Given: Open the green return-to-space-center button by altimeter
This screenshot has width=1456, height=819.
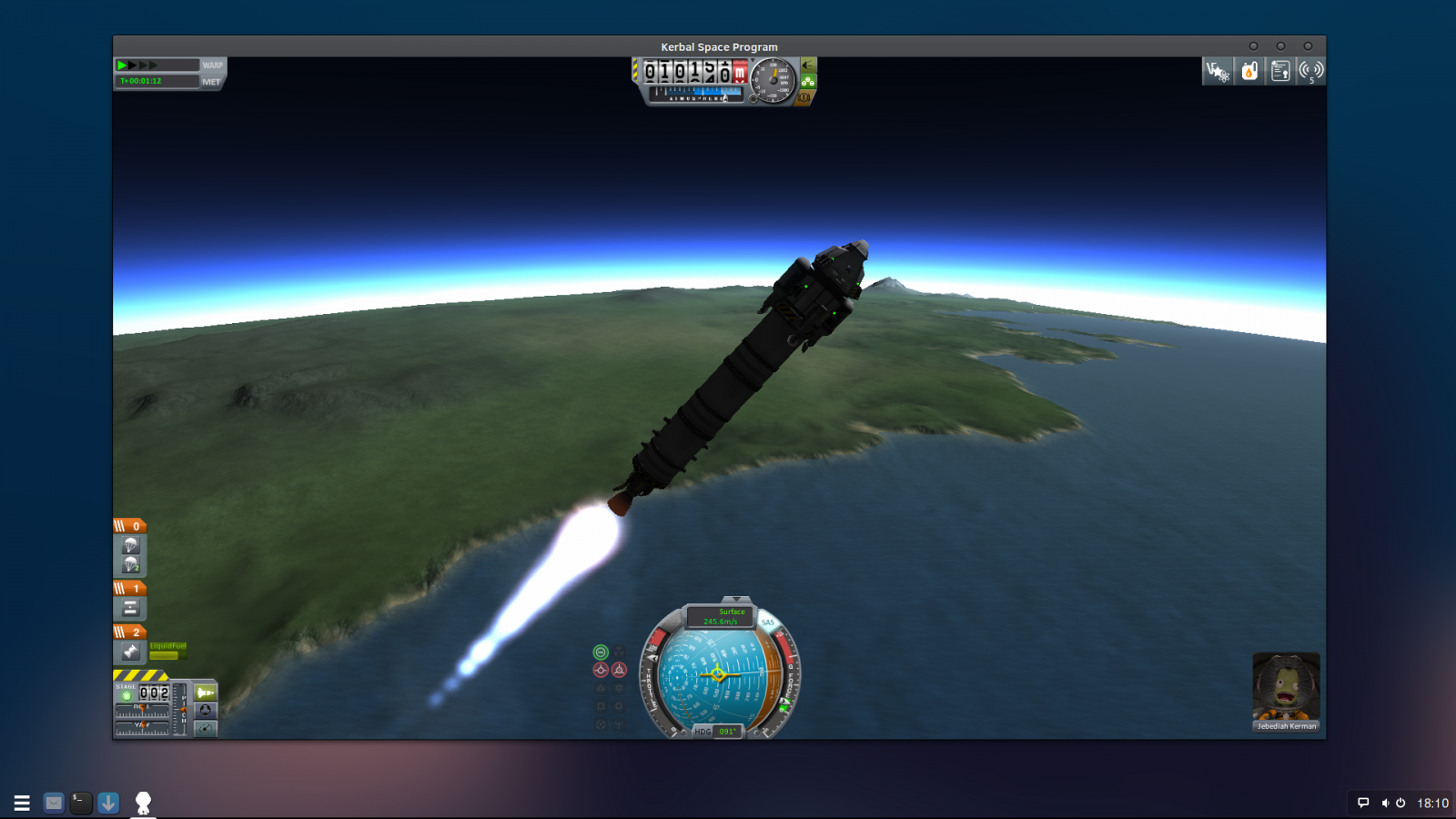Looking at the screenshot, I should (808, 66).
